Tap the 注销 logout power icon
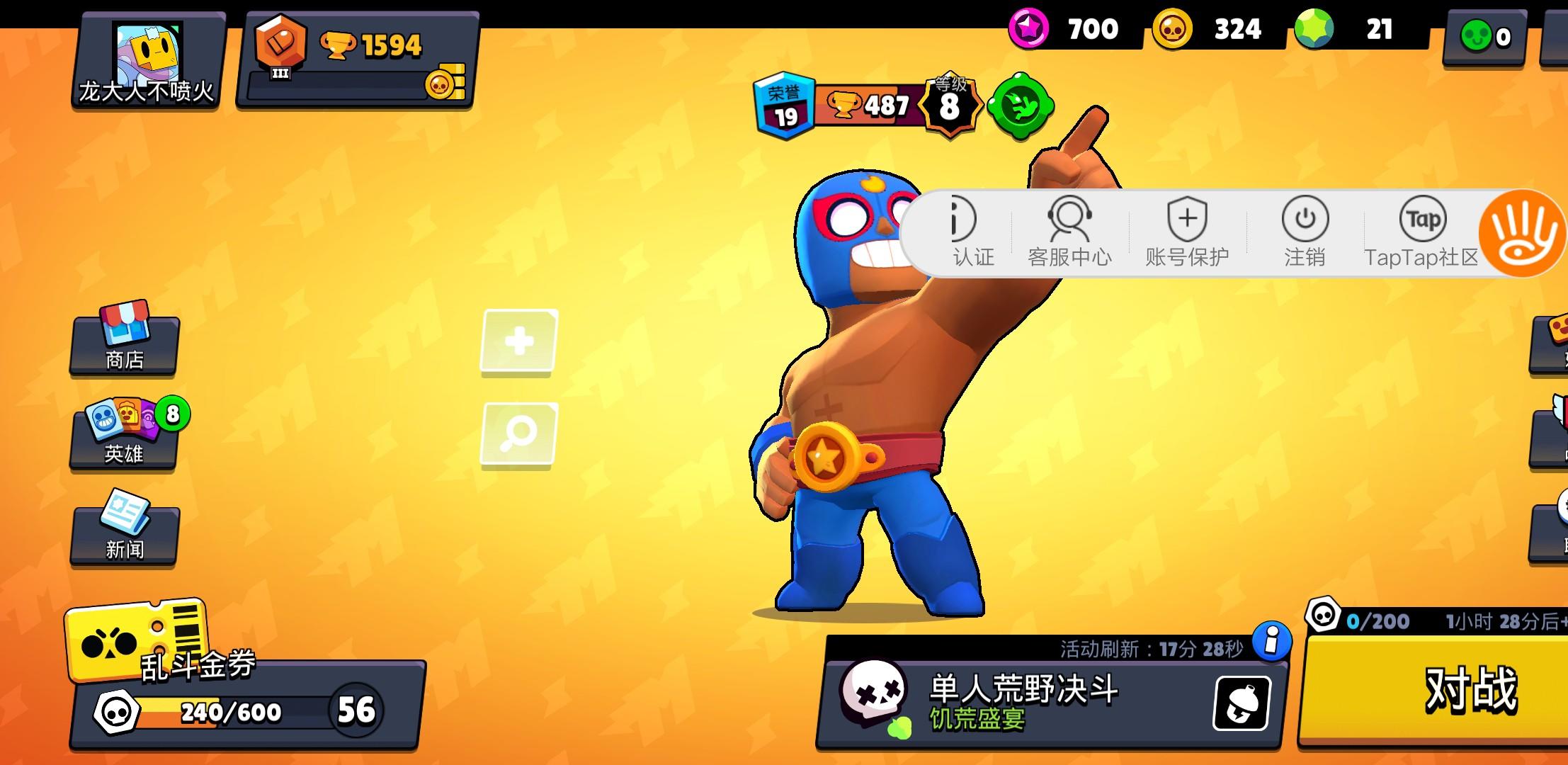The image size is (1568, 765). click(x=1303, y=234)
